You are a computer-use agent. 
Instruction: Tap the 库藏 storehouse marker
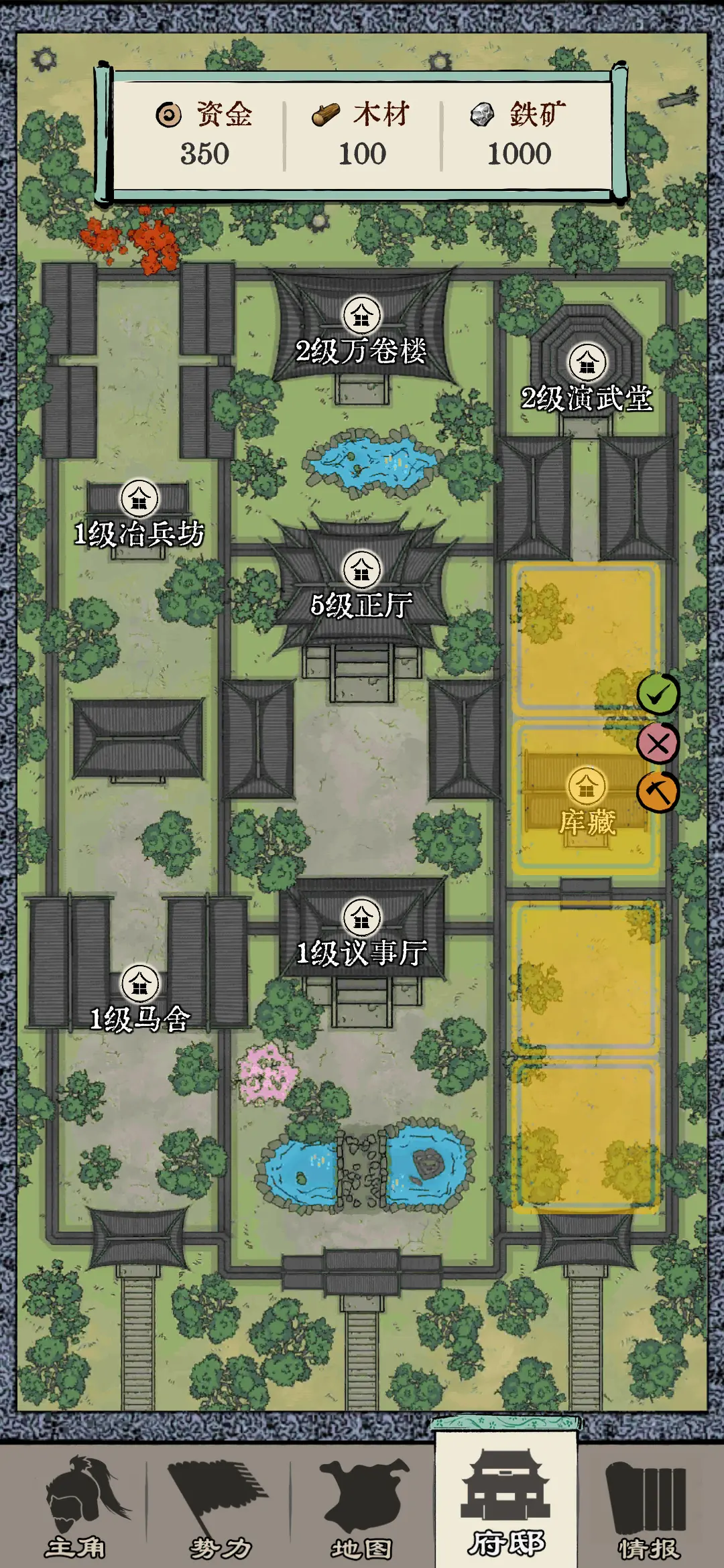pos(587,786)
